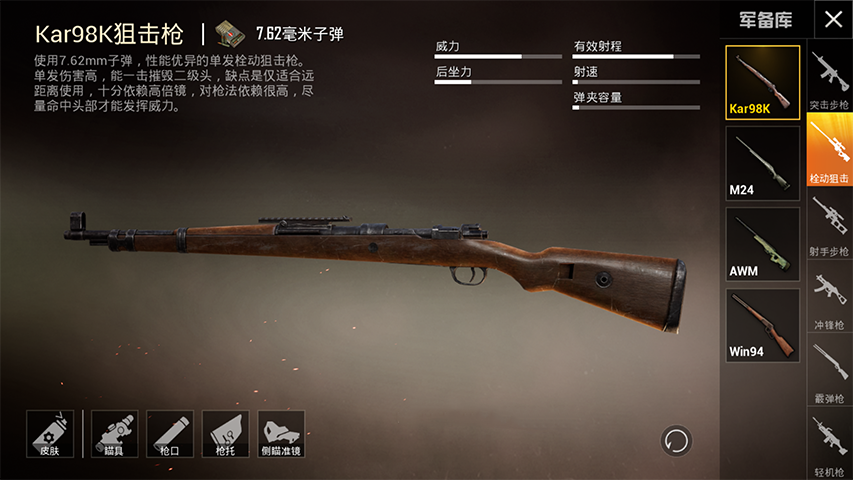The image size is (854, 480).
Task: Select the AWM rifle thumbnail
Action: pyautogui.click(x=762, y=244)
